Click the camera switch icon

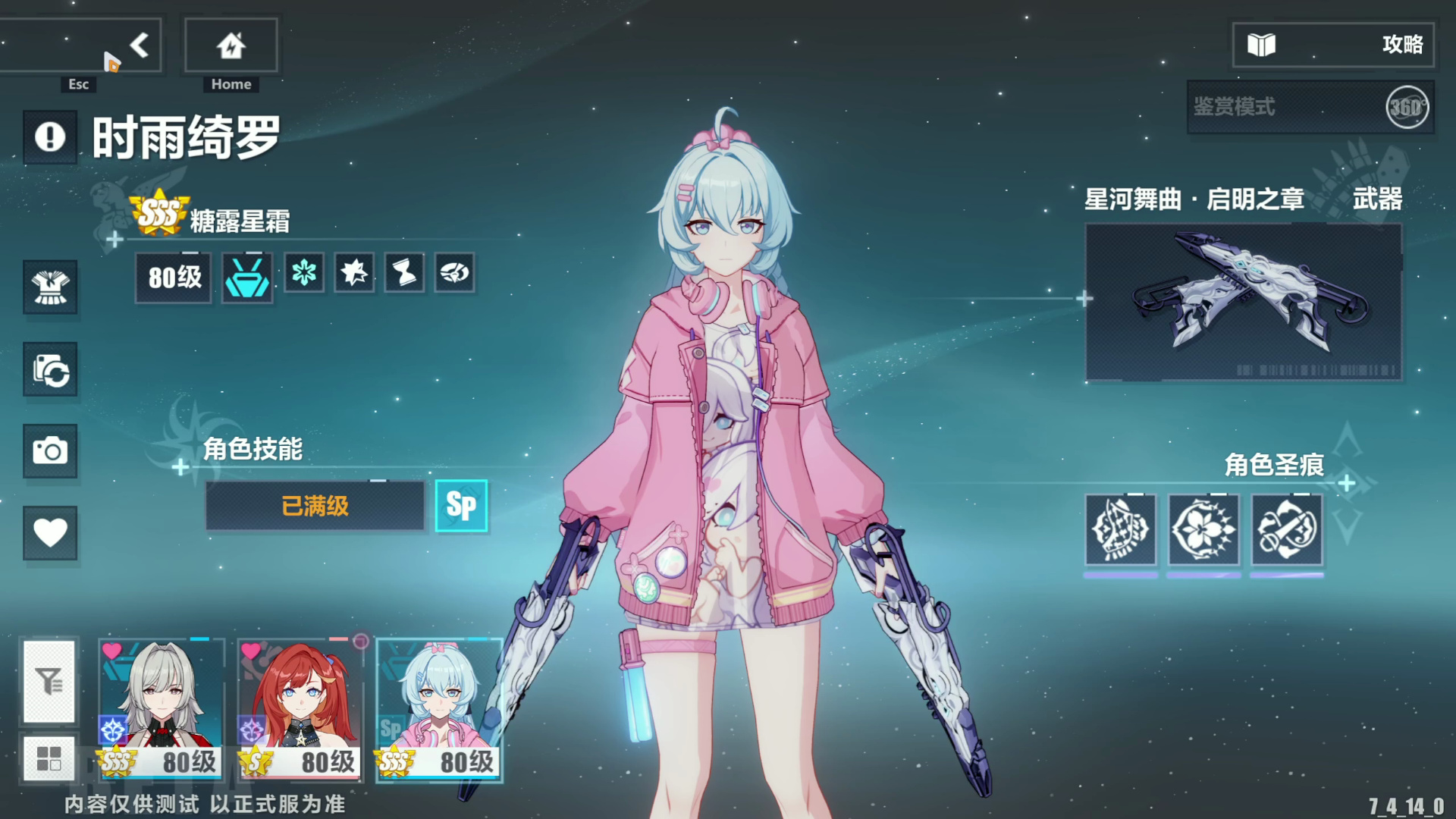tap(50, 369)
